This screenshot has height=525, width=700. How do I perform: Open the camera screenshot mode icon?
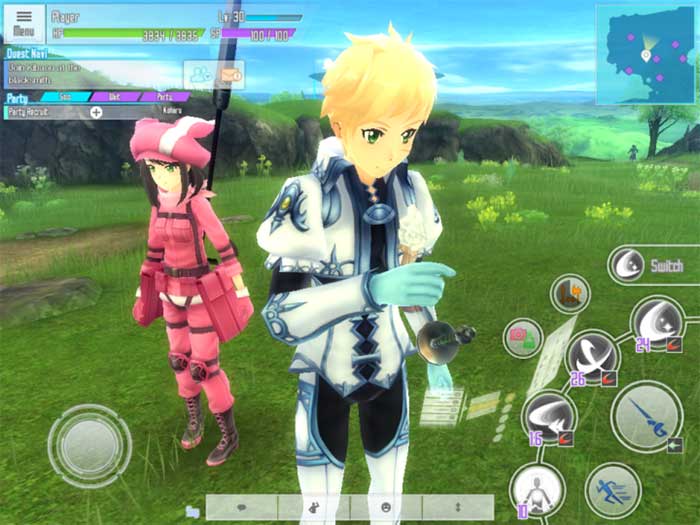522,338
